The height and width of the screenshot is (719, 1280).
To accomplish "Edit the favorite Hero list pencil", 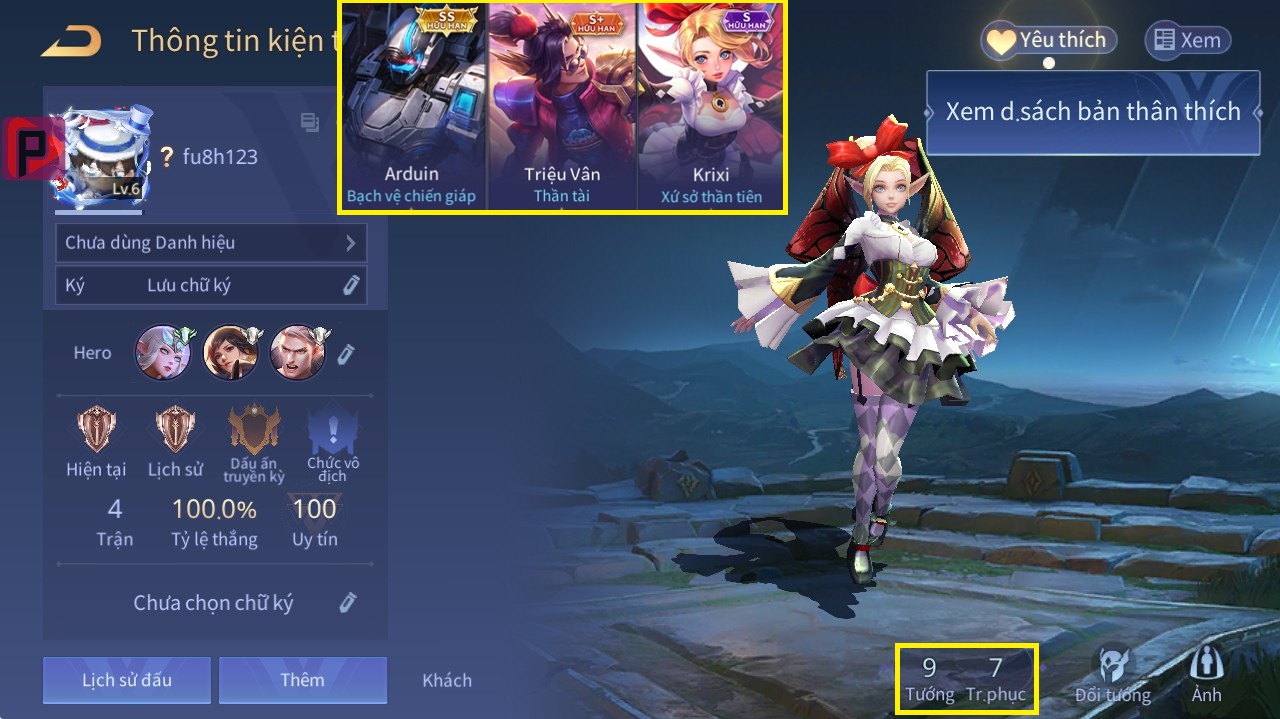I will 346,353.
